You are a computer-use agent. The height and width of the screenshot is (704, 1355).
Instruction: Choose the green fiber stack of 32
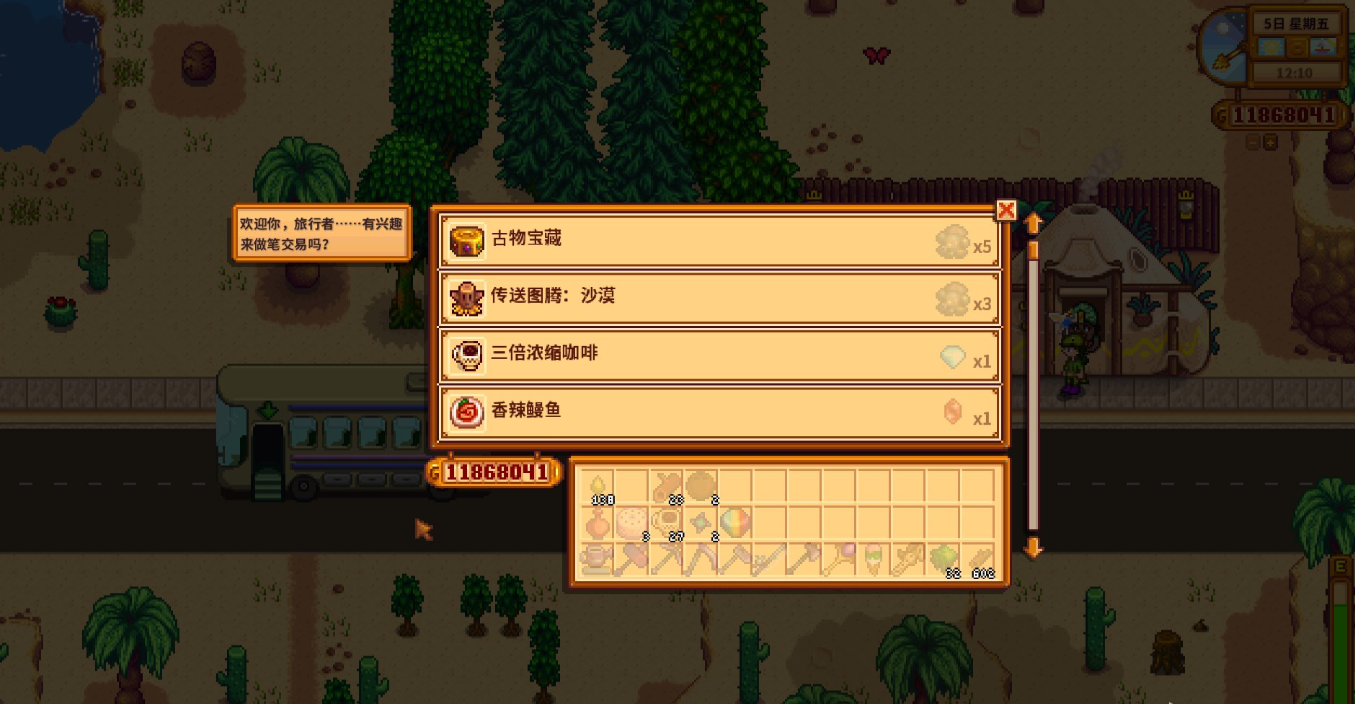942,558
